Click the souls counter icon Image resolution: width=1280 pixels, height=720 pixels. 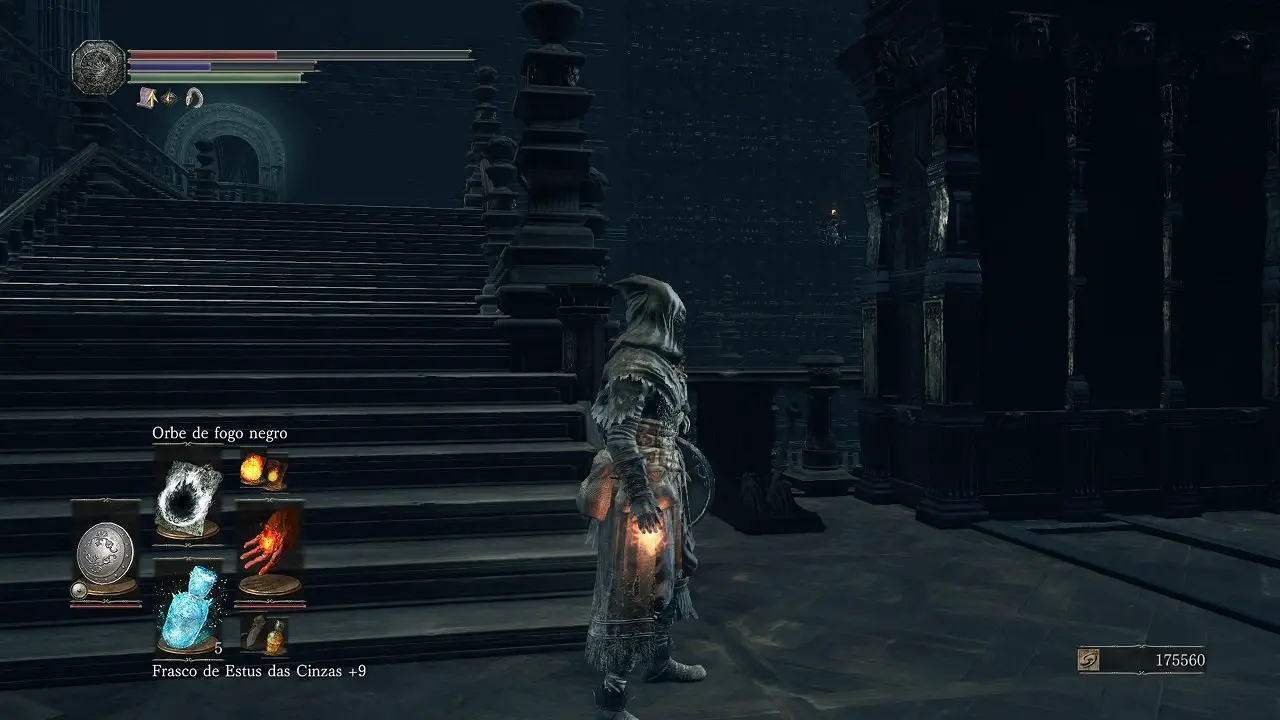coord(1090,661)
